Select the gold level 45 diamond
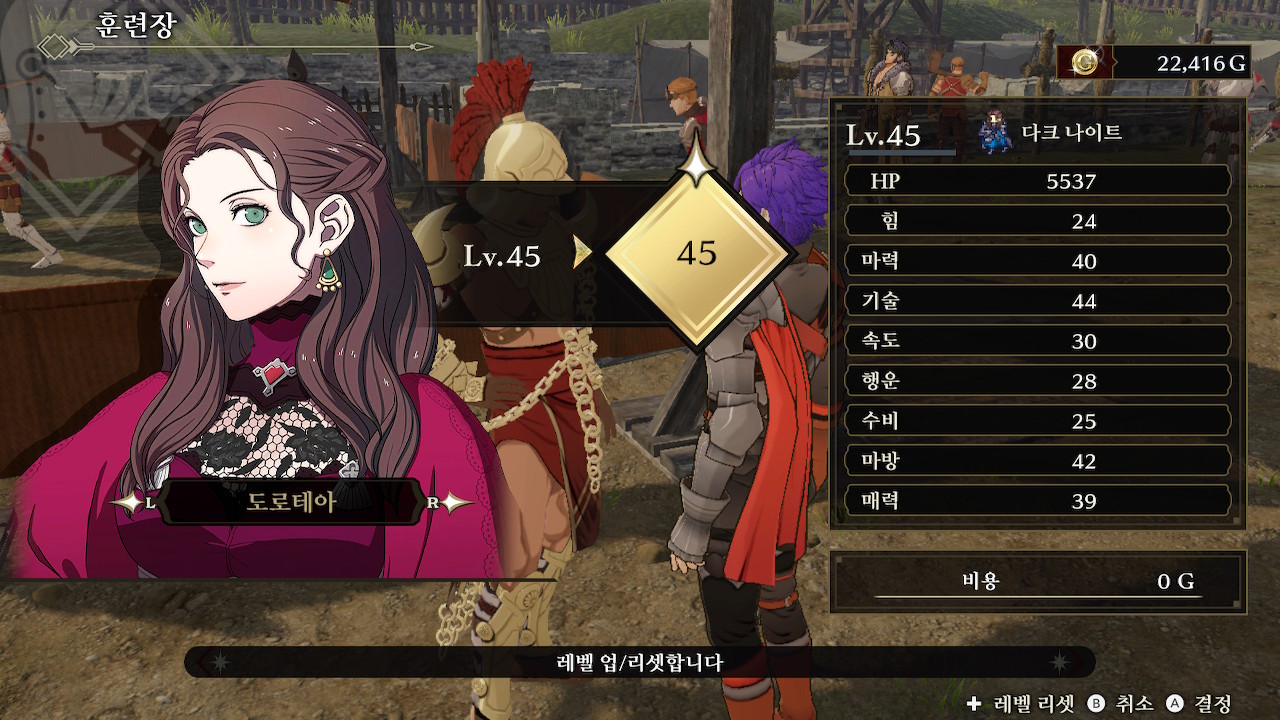The width and height of the screenshot is (1280, 720). pos(696,254)
